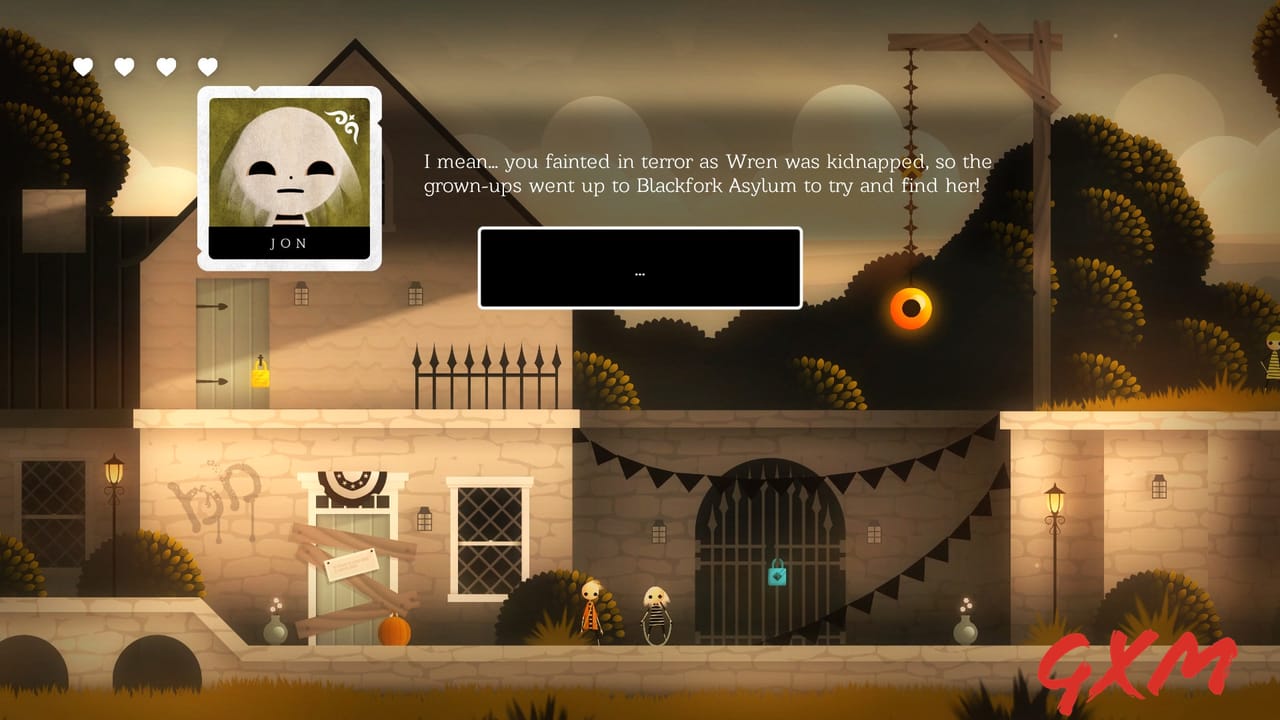Click the teal padlock on the iron gate
Image resolution: width=1280 pixels, height=720 pixels.
tap(779, 574)
